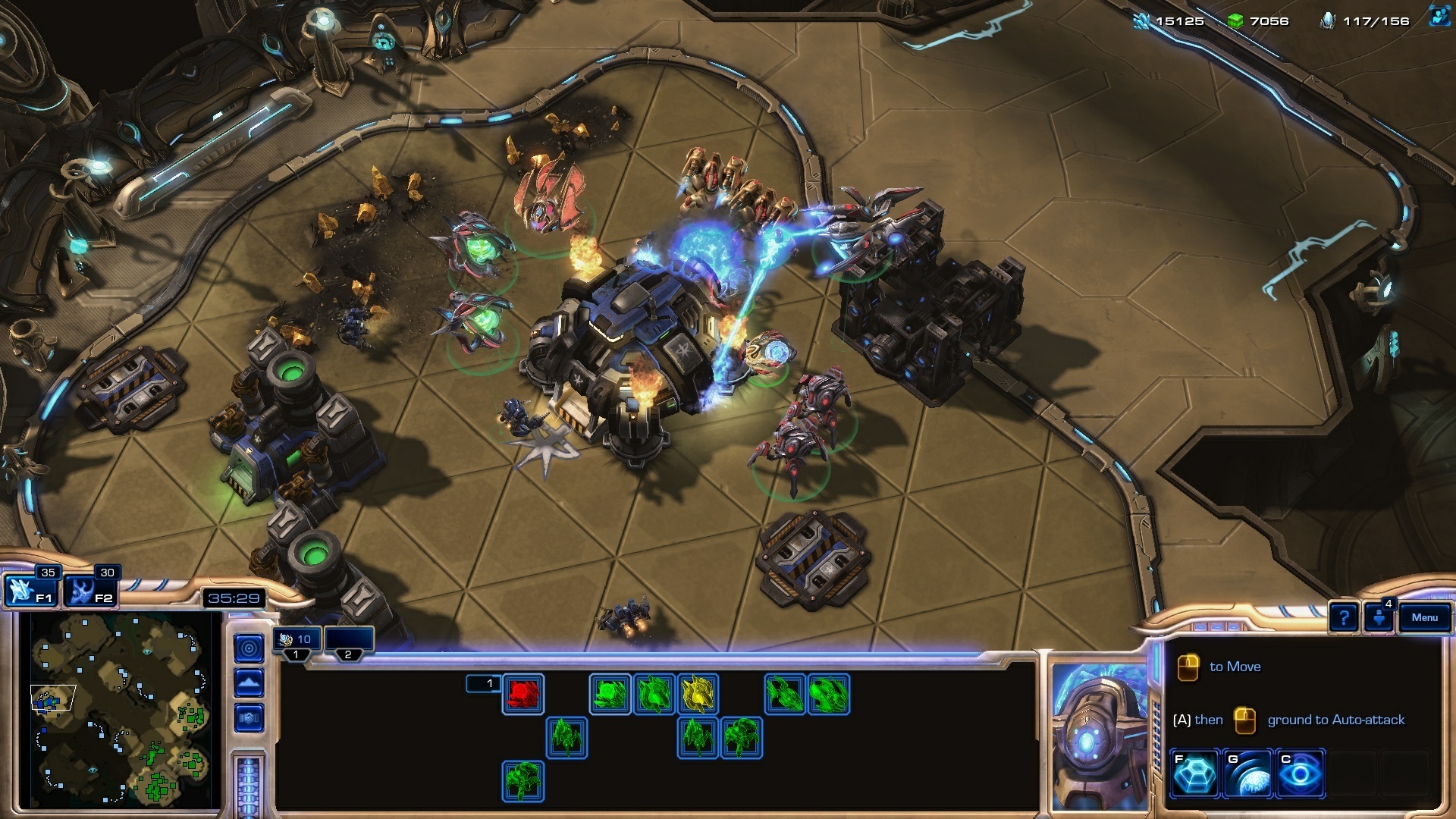Image resolution: width=1456 pixels, height=819 pixels.
Task: Select army hotkey group F2
Action: tap(93, 591)
